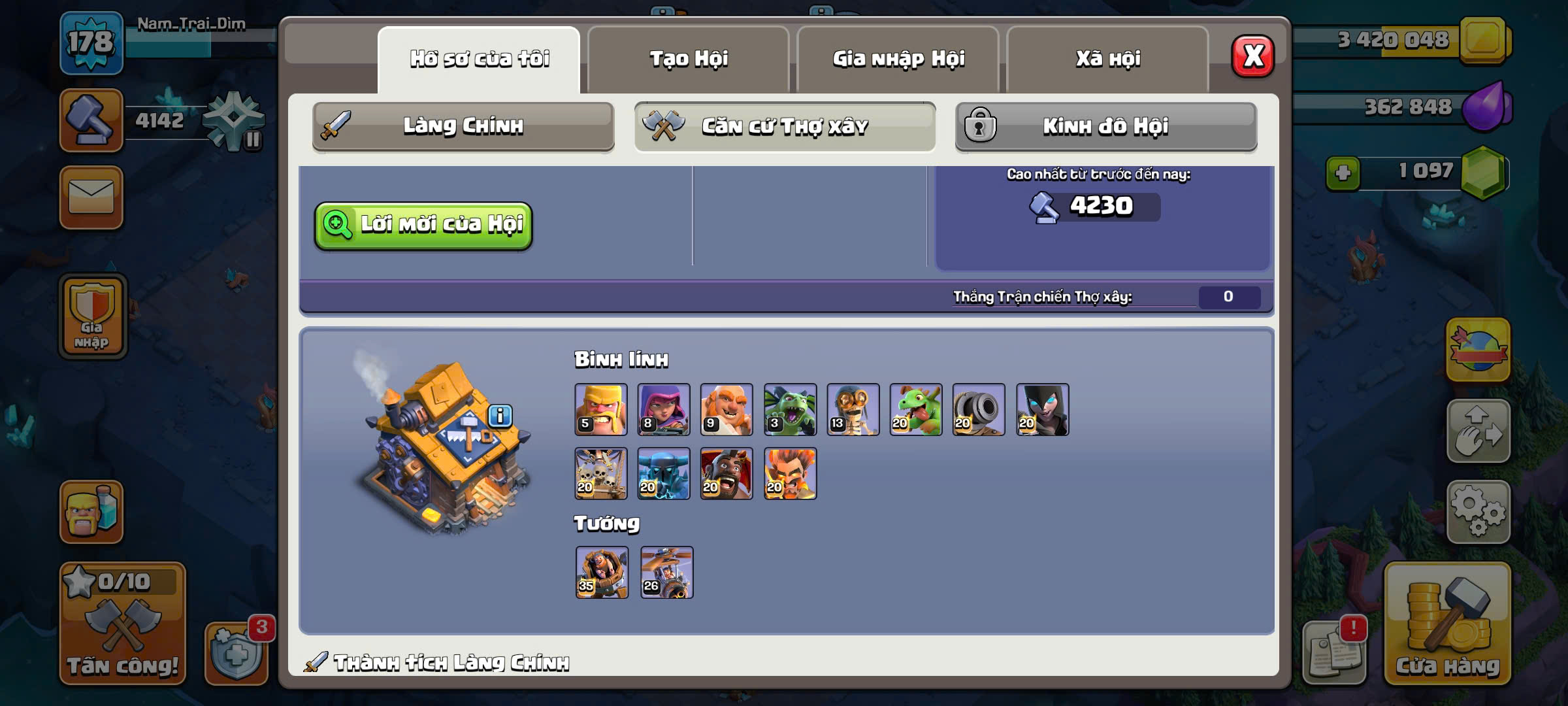
Task: Select the Battle Copter hero icon
Action: click(x=666, y=573)
